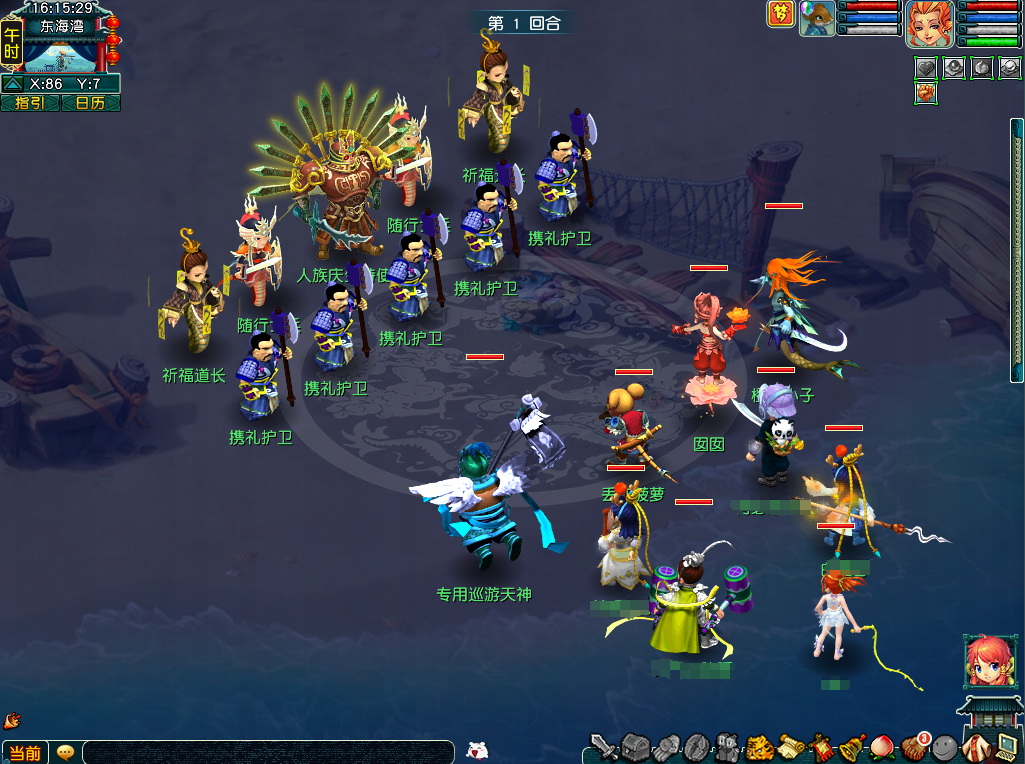Open the handshake icon with 3 notifications
1025x764 pixels.
tap(915, 746)
